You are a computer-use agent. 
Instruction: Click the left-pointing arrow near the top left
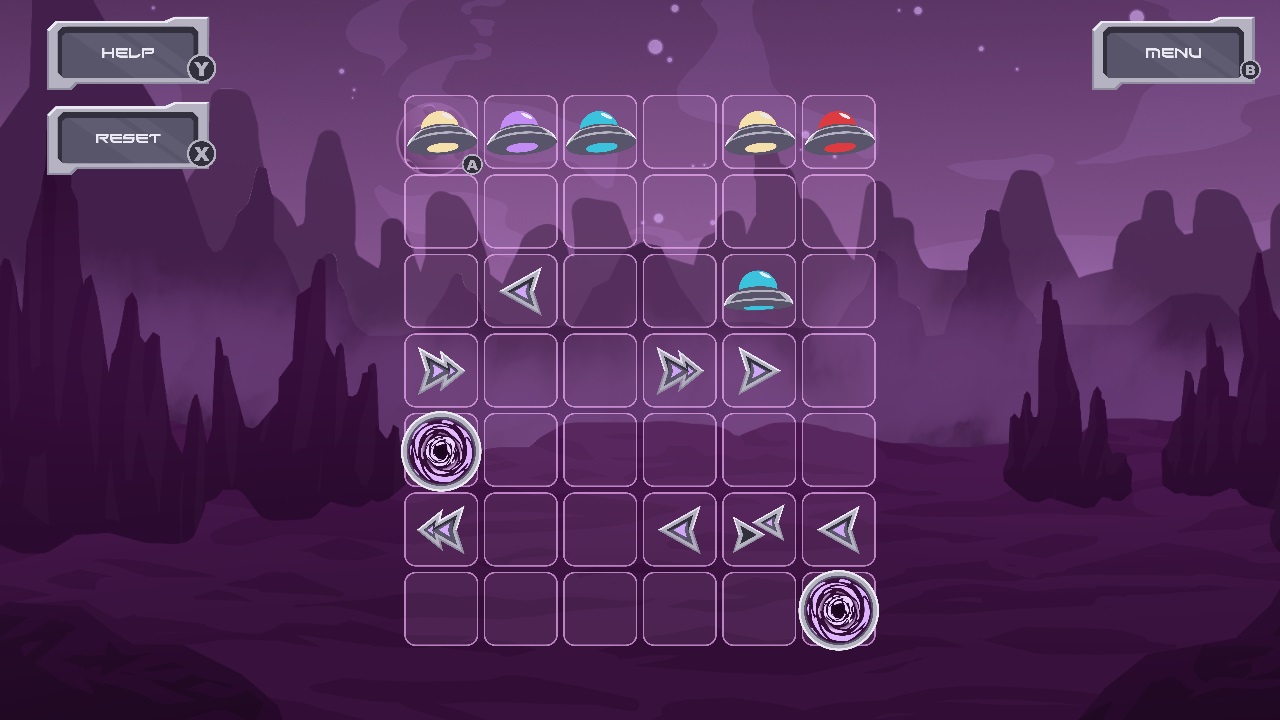click(520, 290)
